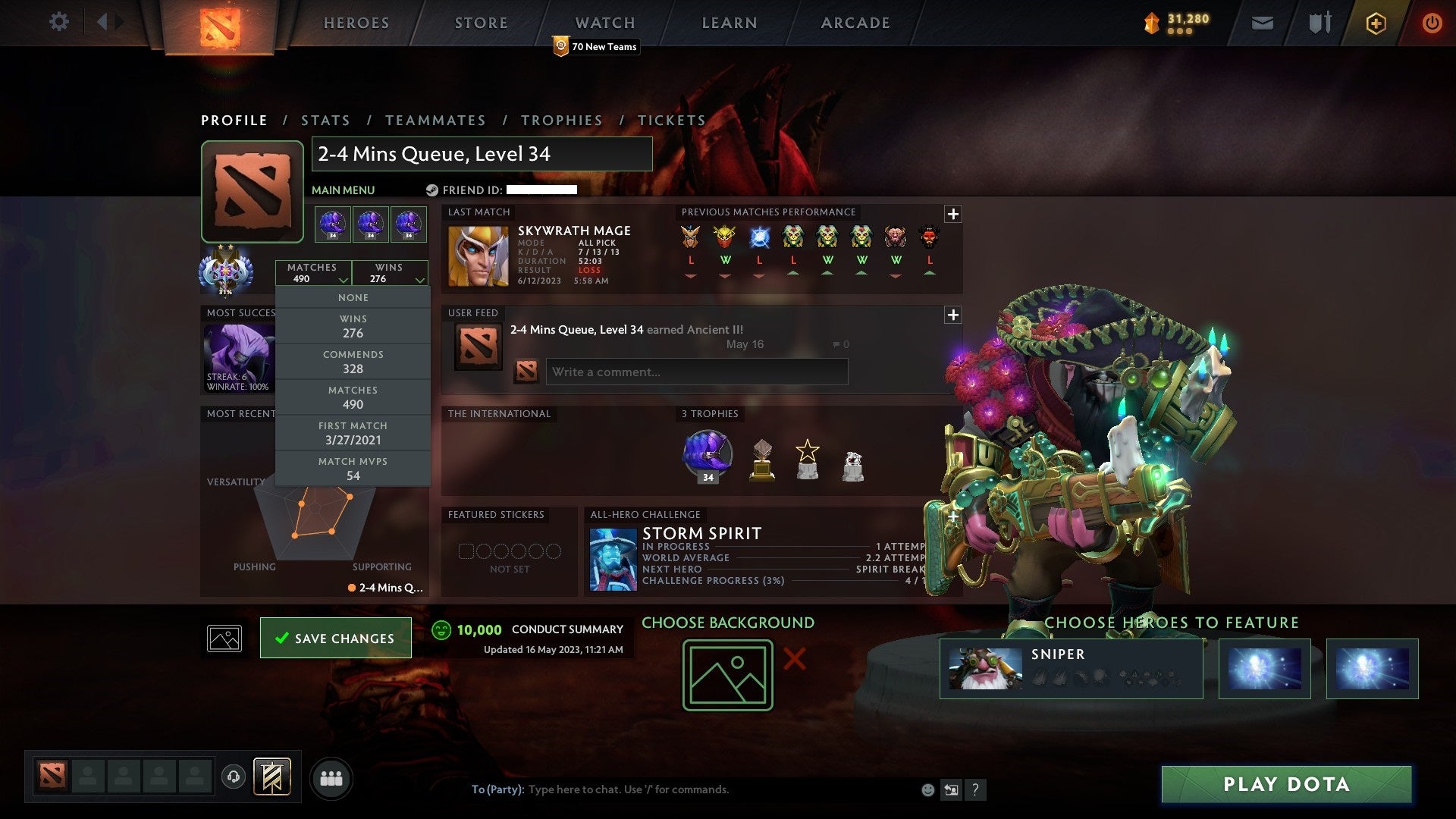Viewport: 1456px width, 819px height.
Task: Open the Armory shield and sword icon
Action: point(1319,23)
